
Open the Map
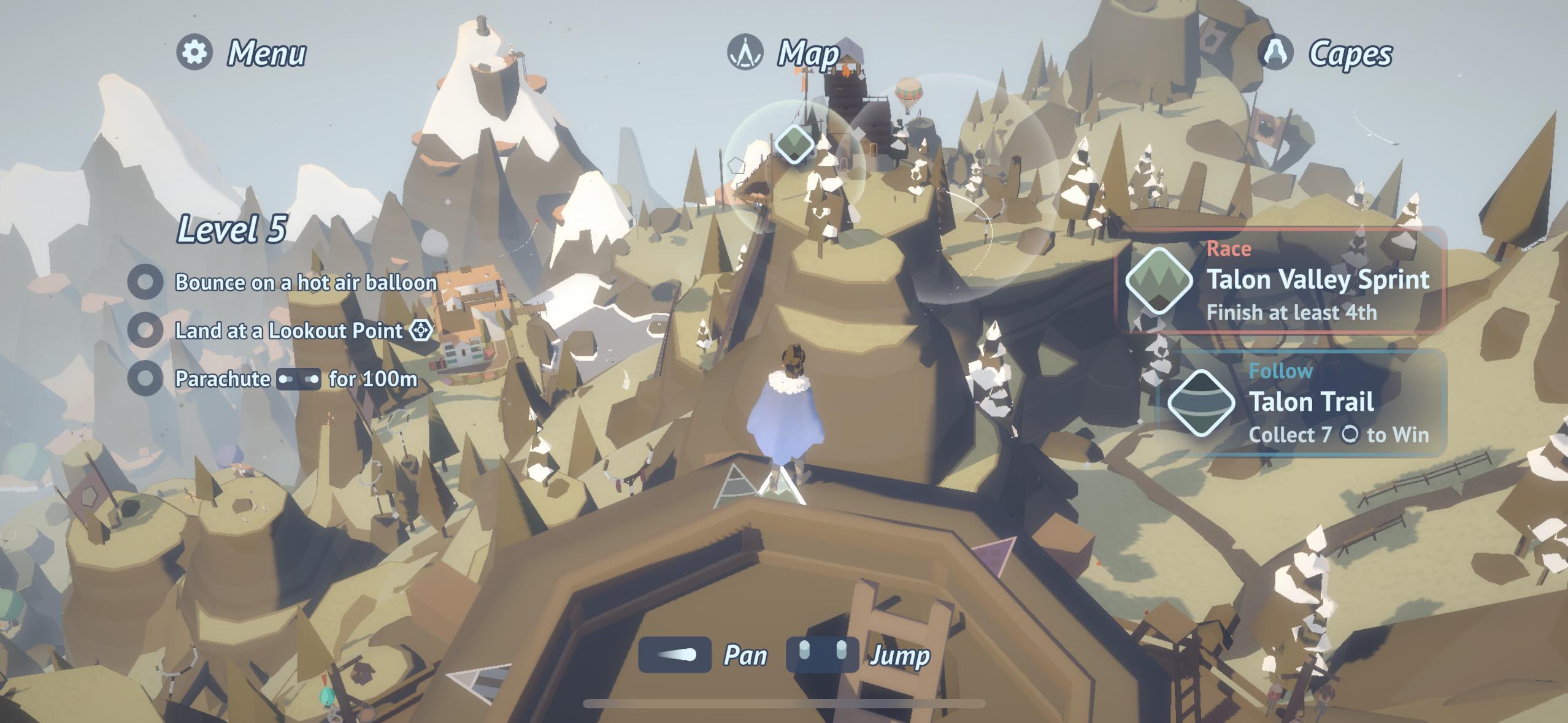(x=783, y=53)
